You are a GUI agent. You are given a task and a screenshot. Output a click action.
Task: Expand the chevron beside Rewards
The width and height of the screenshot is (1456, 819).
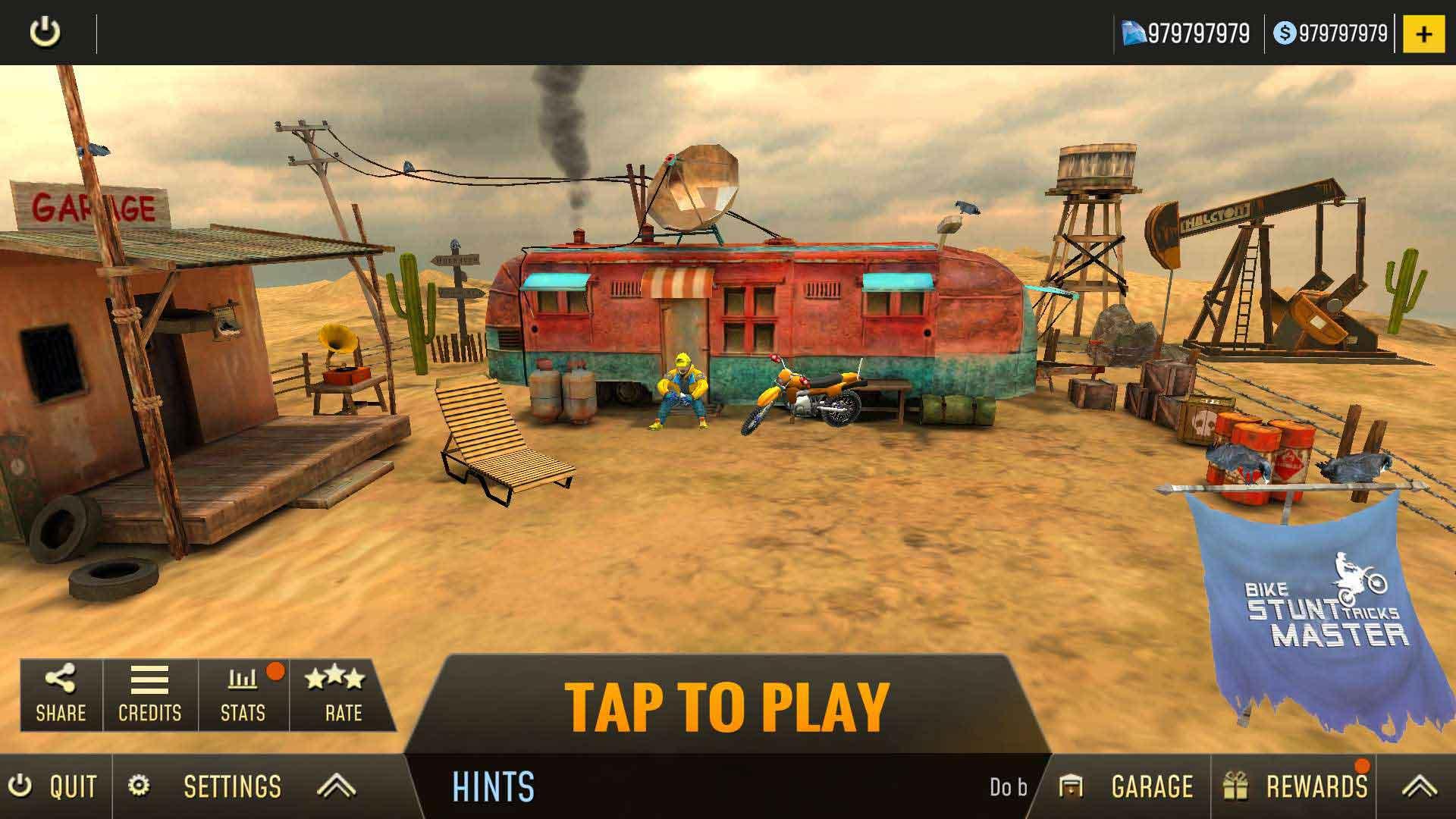tap(1418, 786)
